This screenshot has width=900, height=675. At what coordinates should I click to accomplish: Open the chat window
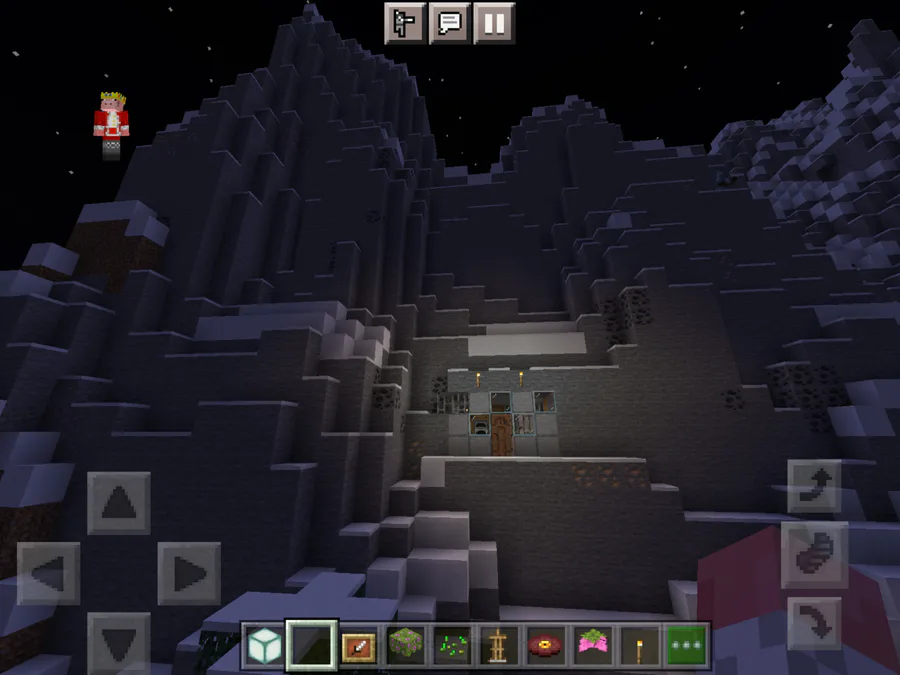(450, 22)
